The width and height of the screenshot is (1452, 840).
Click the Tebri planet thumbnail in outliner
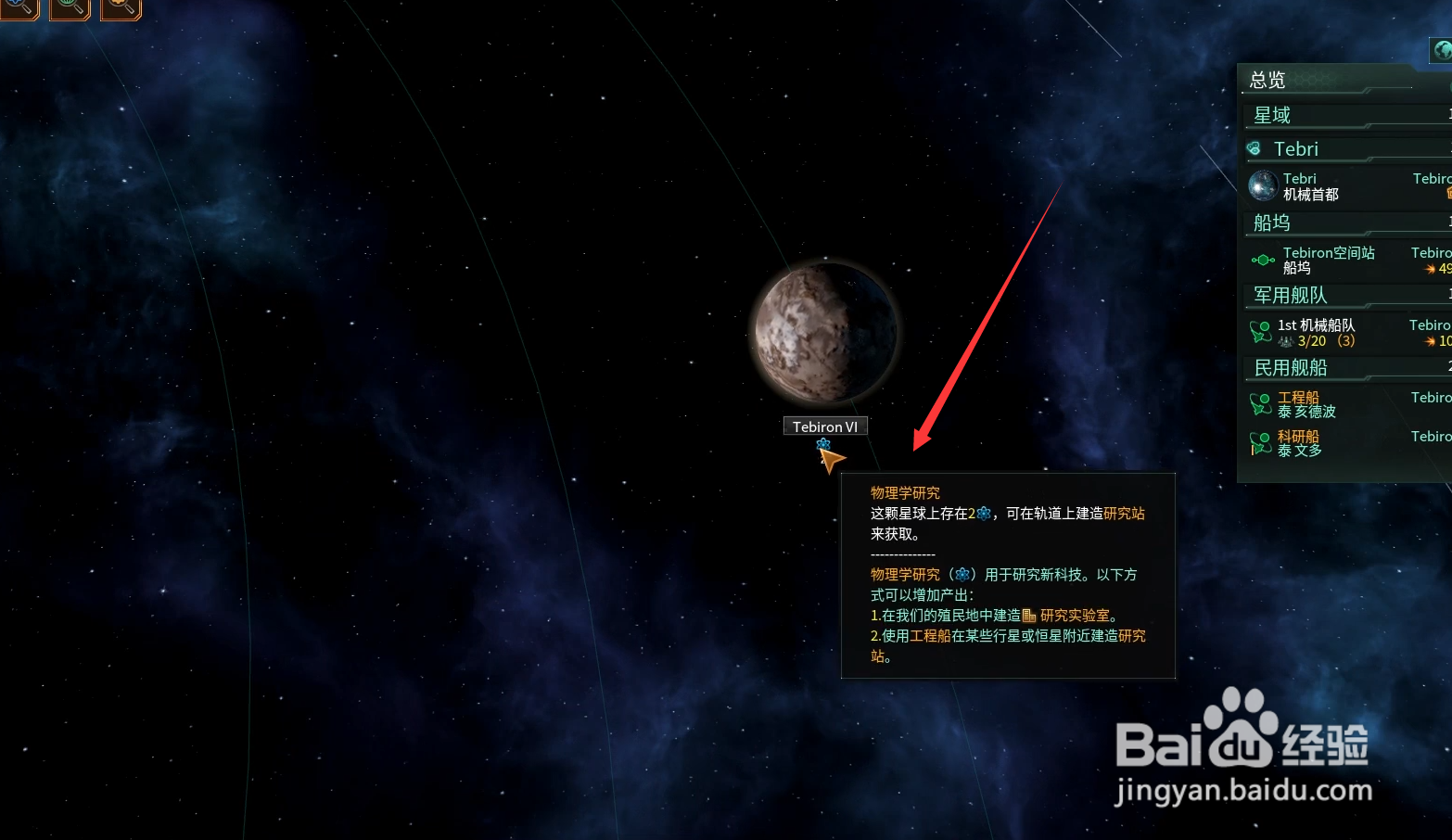[x=1262, y=185]
